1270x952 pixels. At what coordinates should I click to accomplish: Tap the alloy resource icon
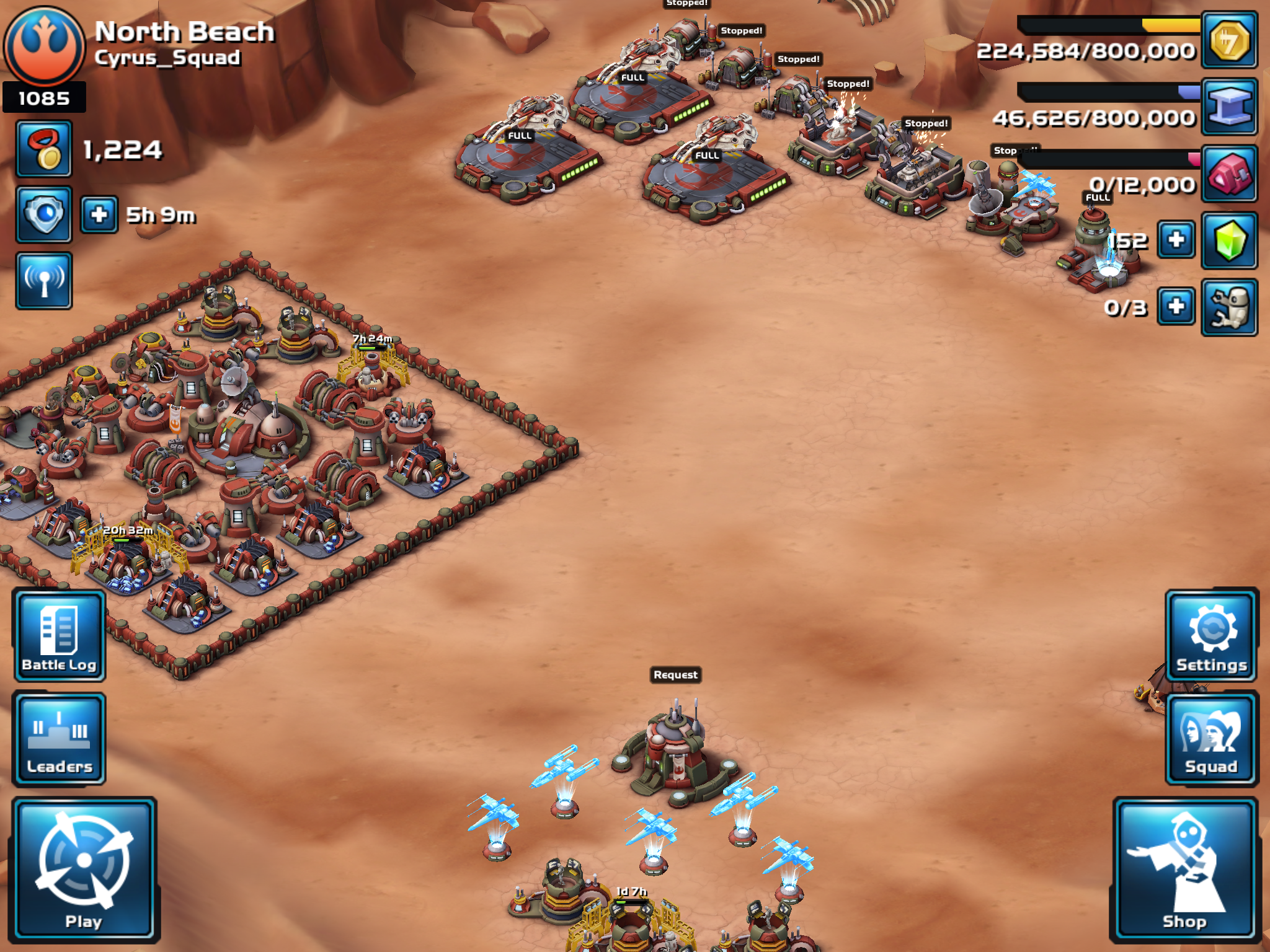click(1229, 107)
